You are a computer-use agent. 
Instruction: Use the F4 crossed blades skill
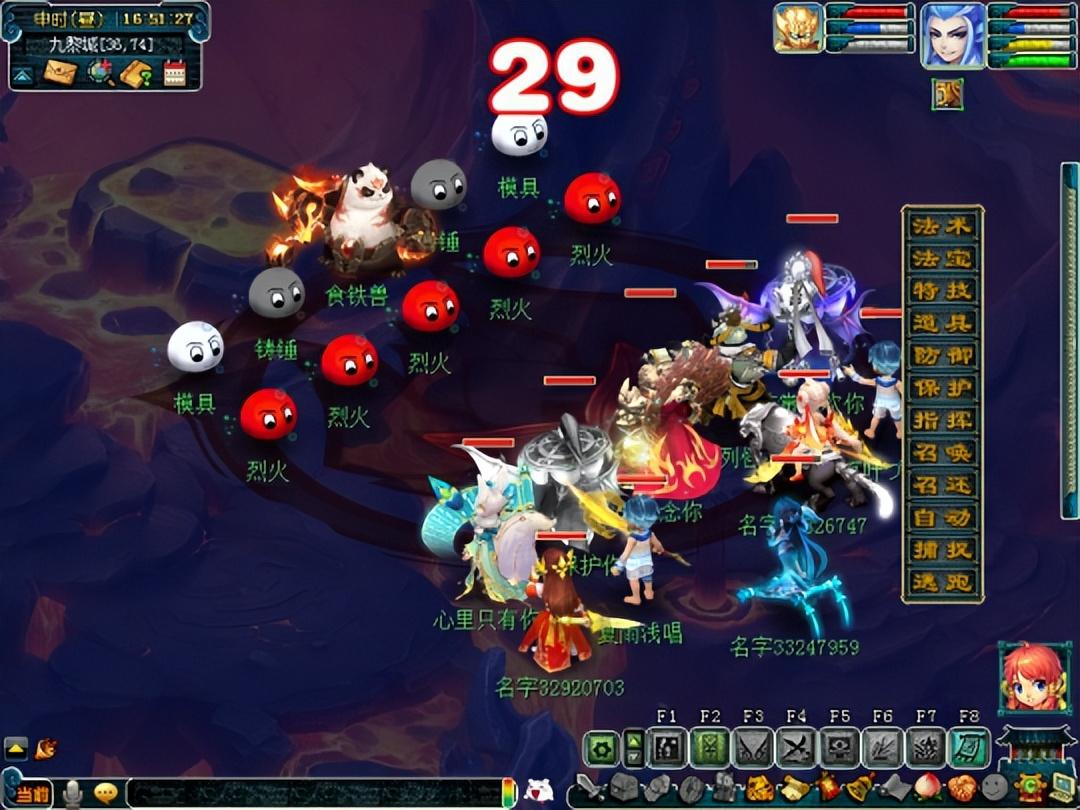click(796, 748)
